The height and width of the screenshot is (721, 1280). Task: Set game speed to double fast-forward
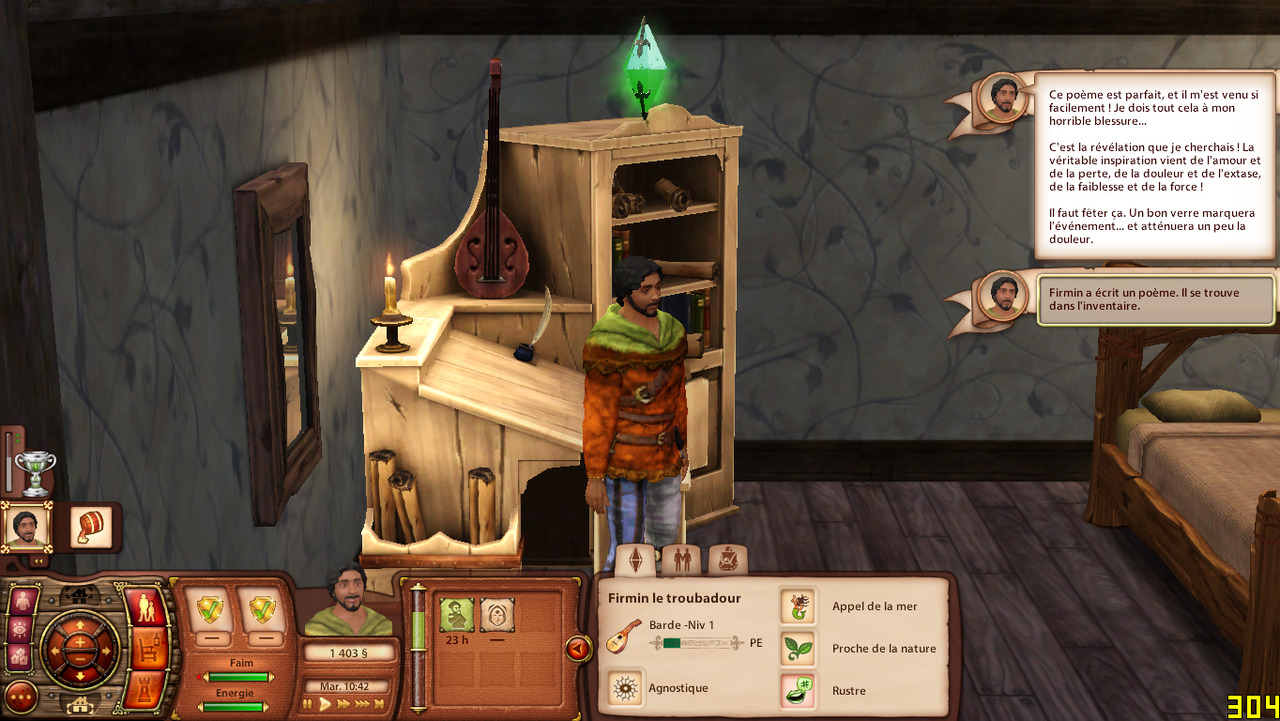click(343, 704)
